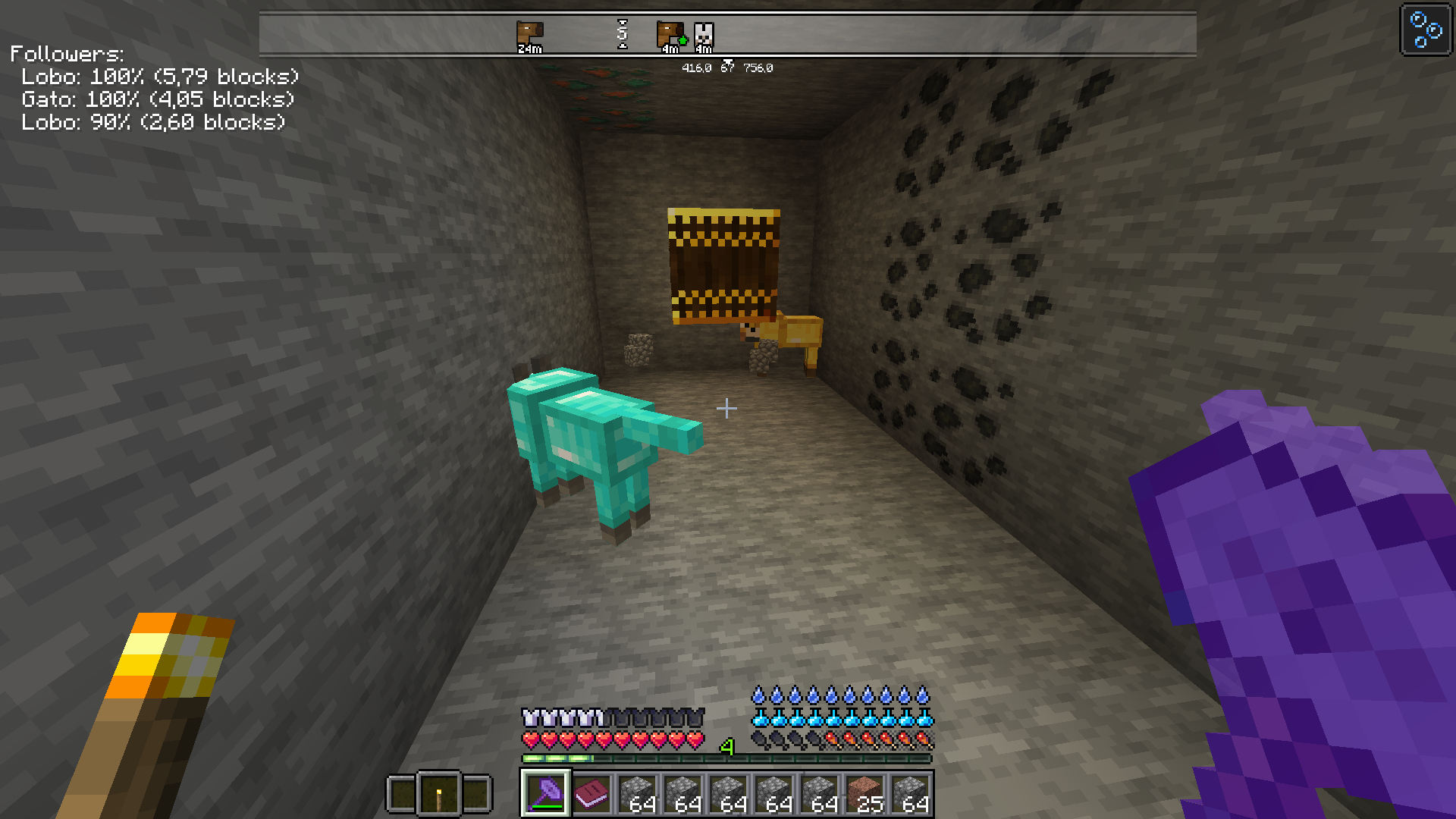
Task: Click a white chestplate on the armor bar
Action: pyautogui.click(x=530, y=716)
